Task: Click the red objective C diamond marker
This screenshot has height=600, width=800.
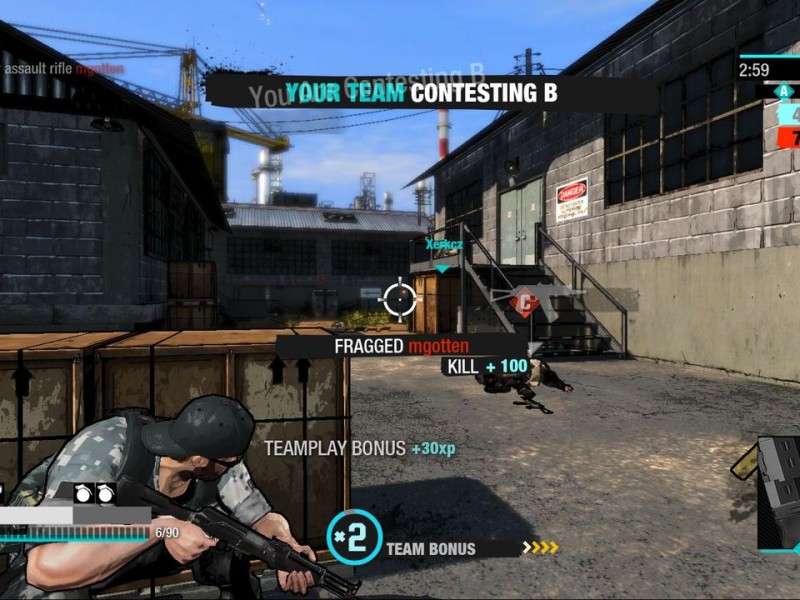Action: coord(524,302)
